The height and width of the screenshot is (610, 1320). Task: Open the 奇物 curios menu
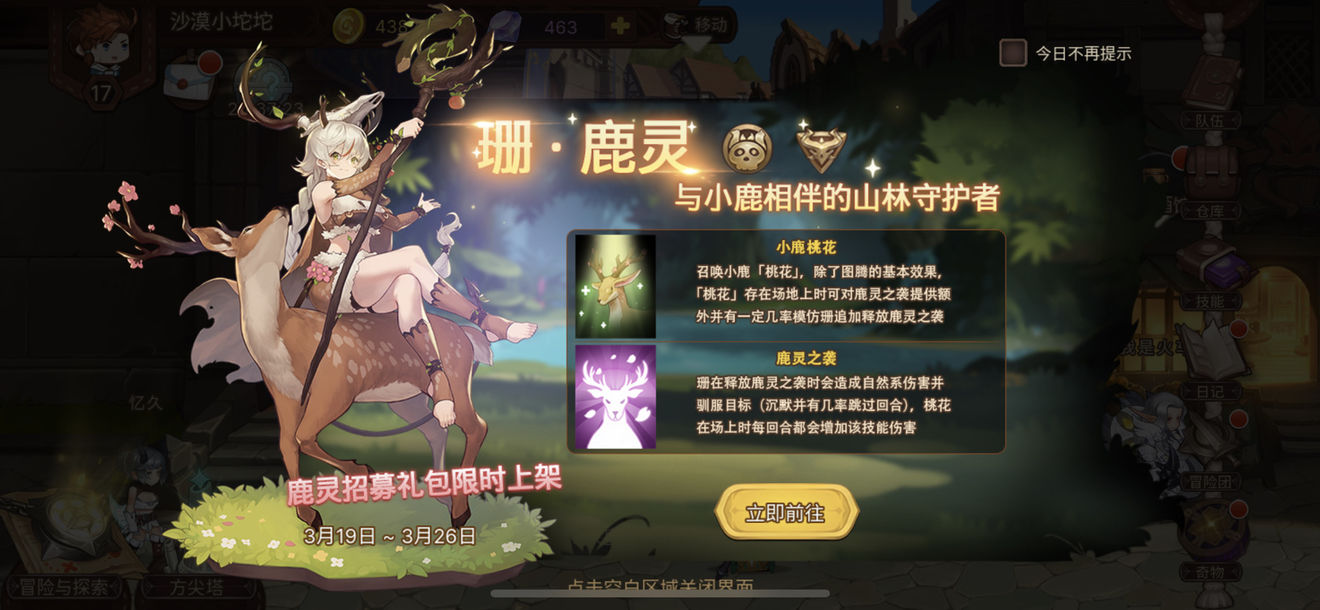(1213, 545)
